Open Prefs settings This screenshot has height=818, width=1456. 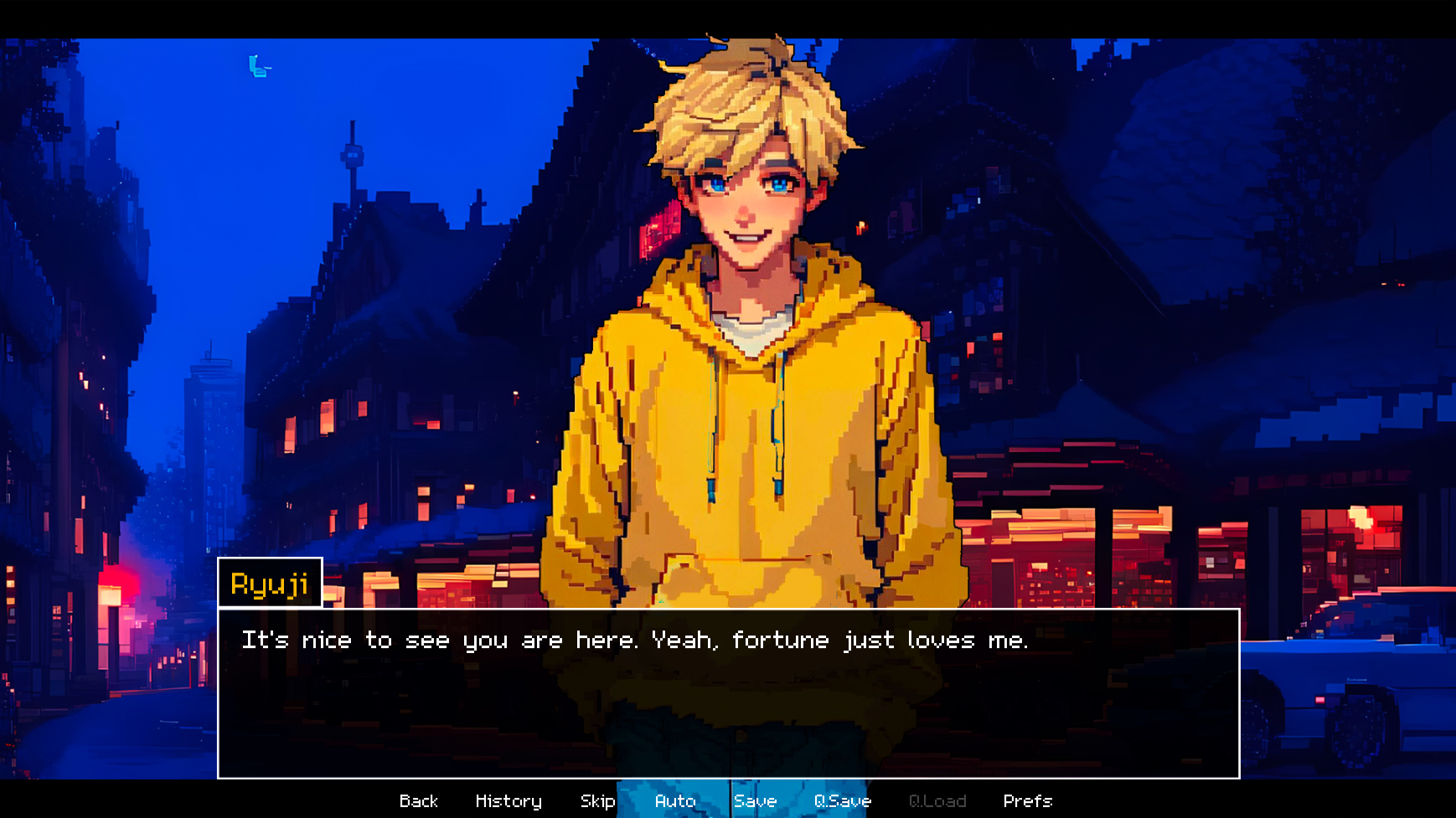click(x=1027, y=801)
